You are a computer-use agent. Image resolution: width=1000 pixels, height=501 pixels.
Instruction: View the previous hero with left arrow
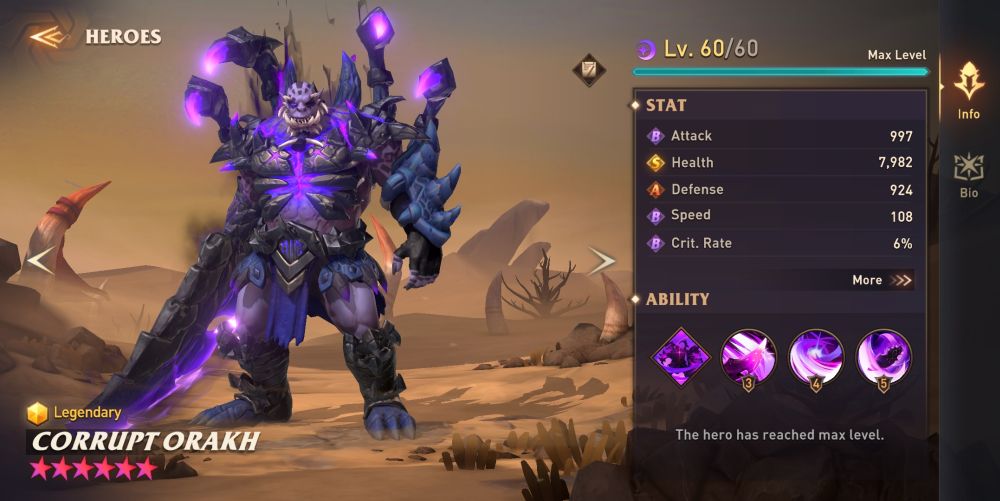[x=40, y=261]
